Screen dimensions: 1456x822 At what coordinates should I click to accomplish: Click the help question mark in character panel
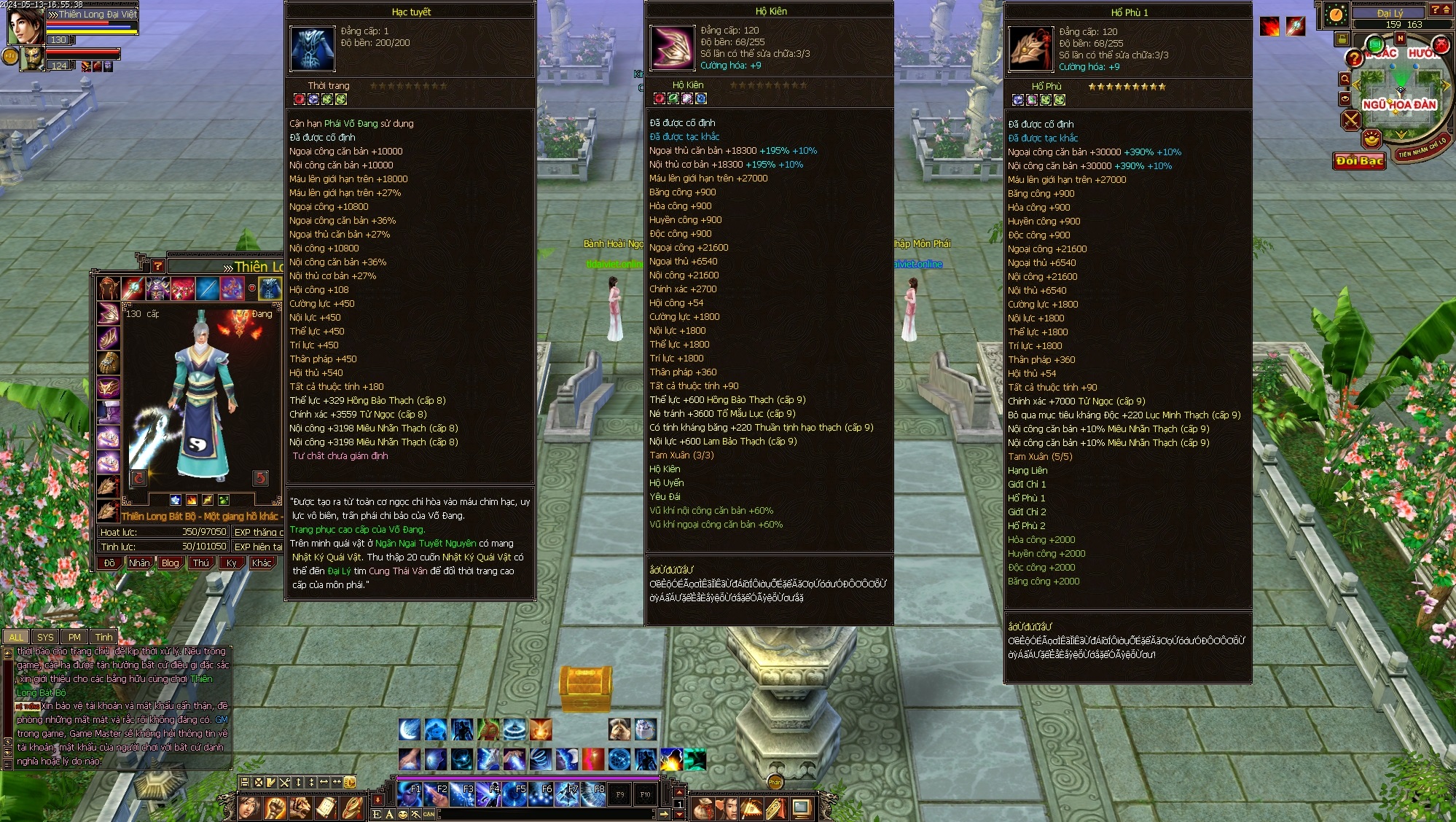(157, 266)
